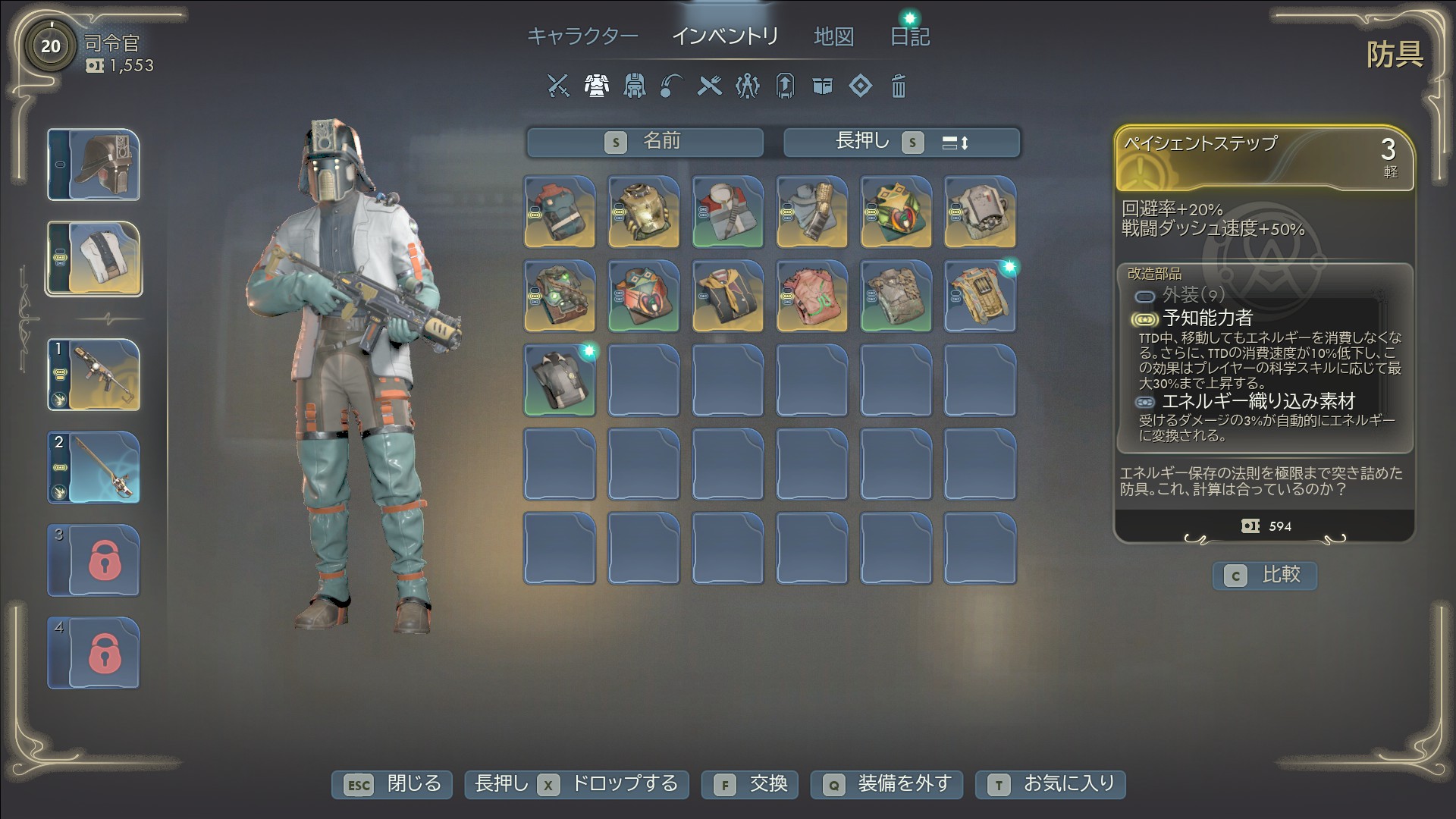The image size is (1456, 819).
Task: Show the fork and knife consumables category
Action: coord(710,86)
